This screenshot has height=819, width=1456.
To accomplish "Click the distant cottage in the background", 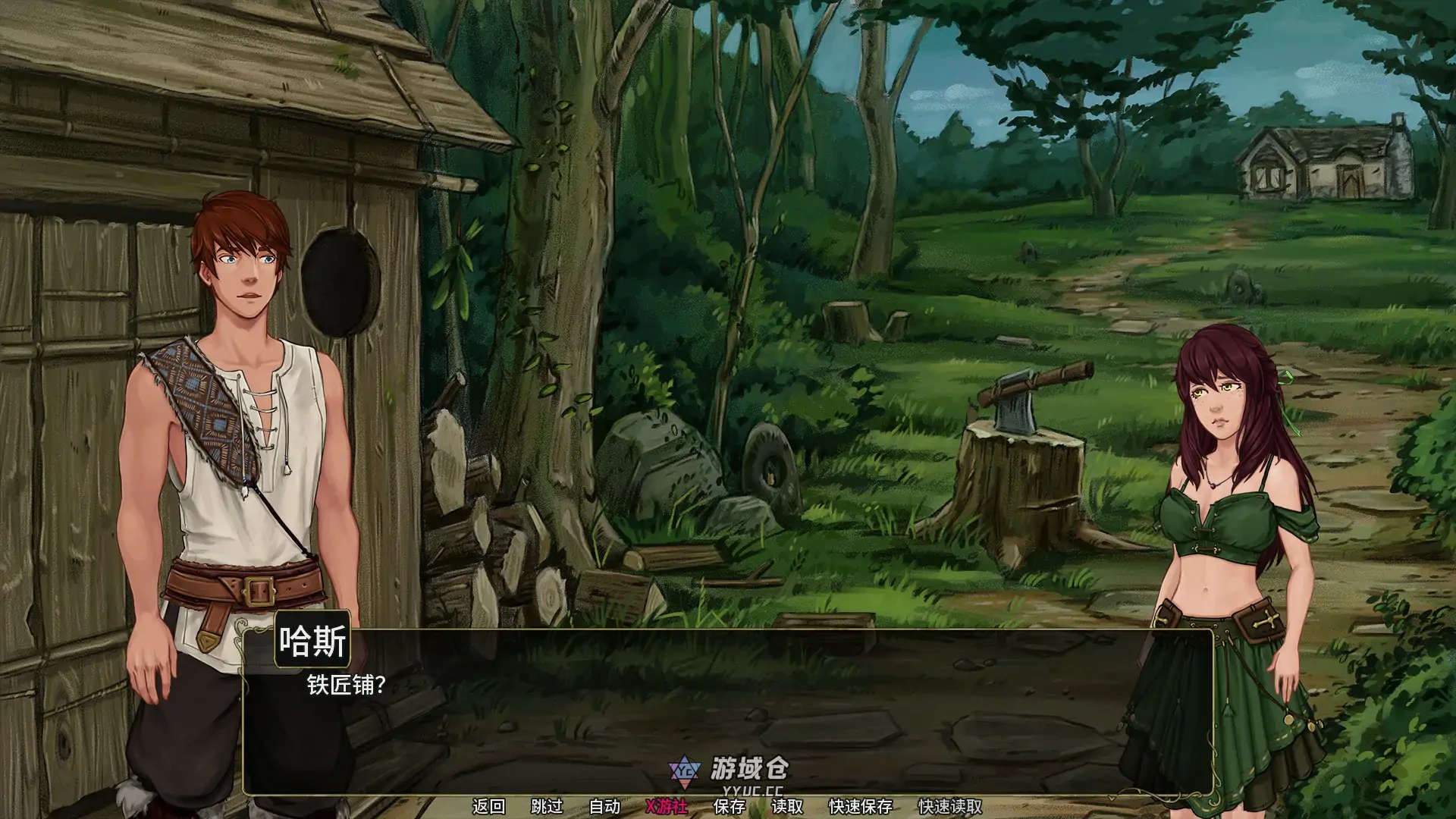I will 1319,159.
